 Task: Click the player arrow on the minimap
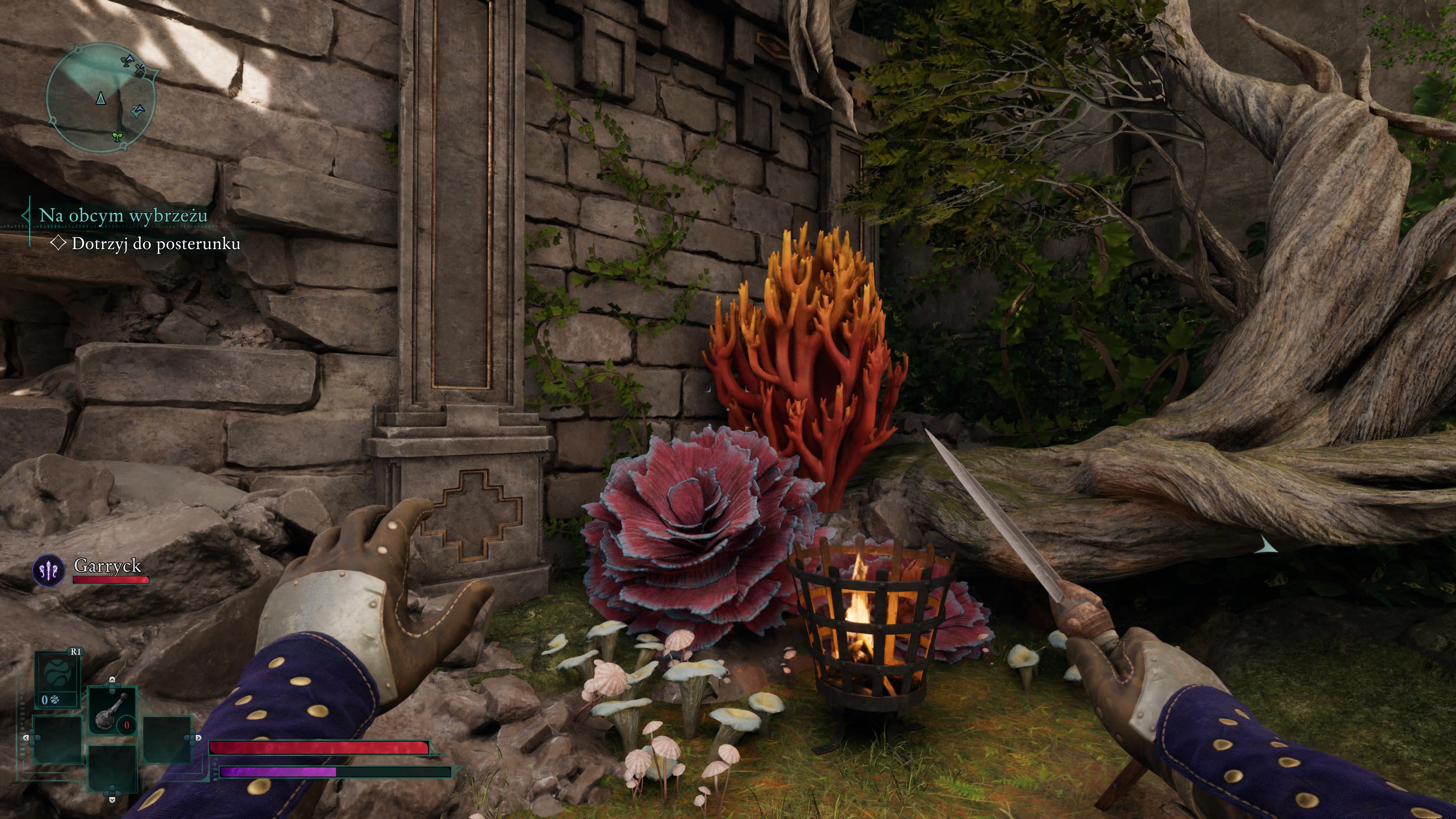click(100, 98)
